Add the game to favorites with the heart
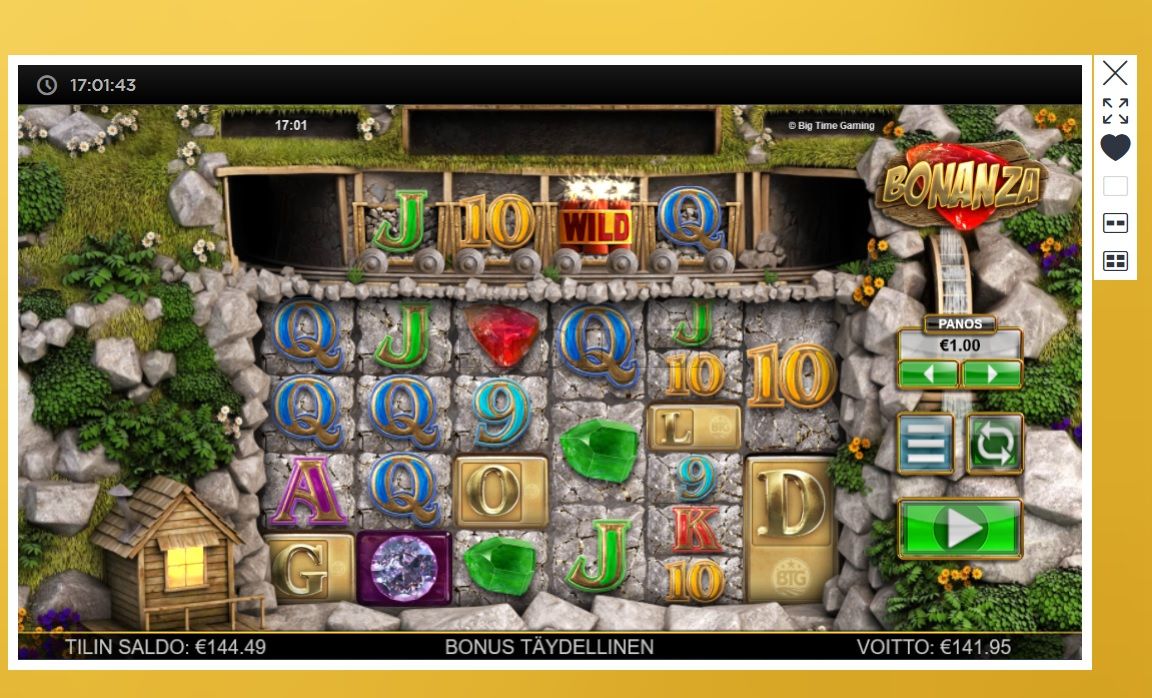 (1115, 148)
